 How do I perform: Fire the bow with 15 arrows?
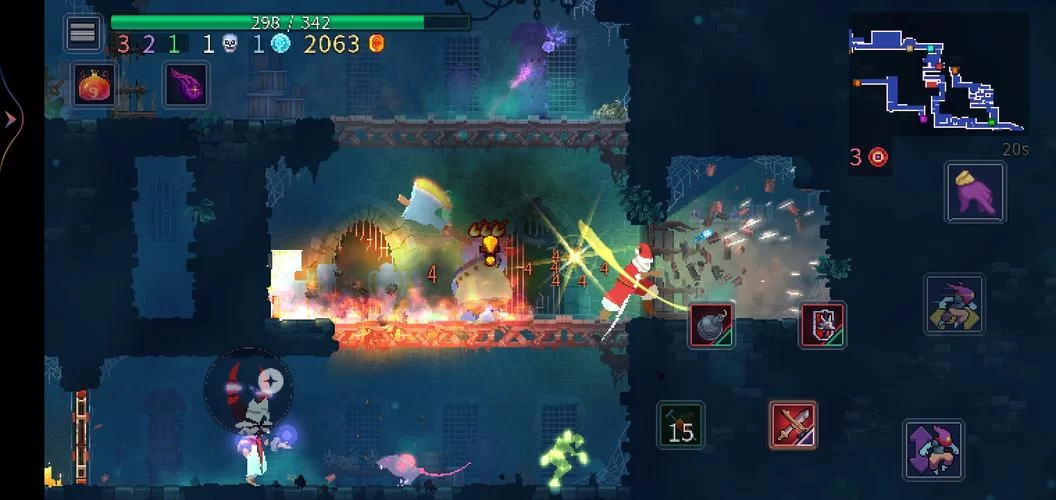coord(680,424)
